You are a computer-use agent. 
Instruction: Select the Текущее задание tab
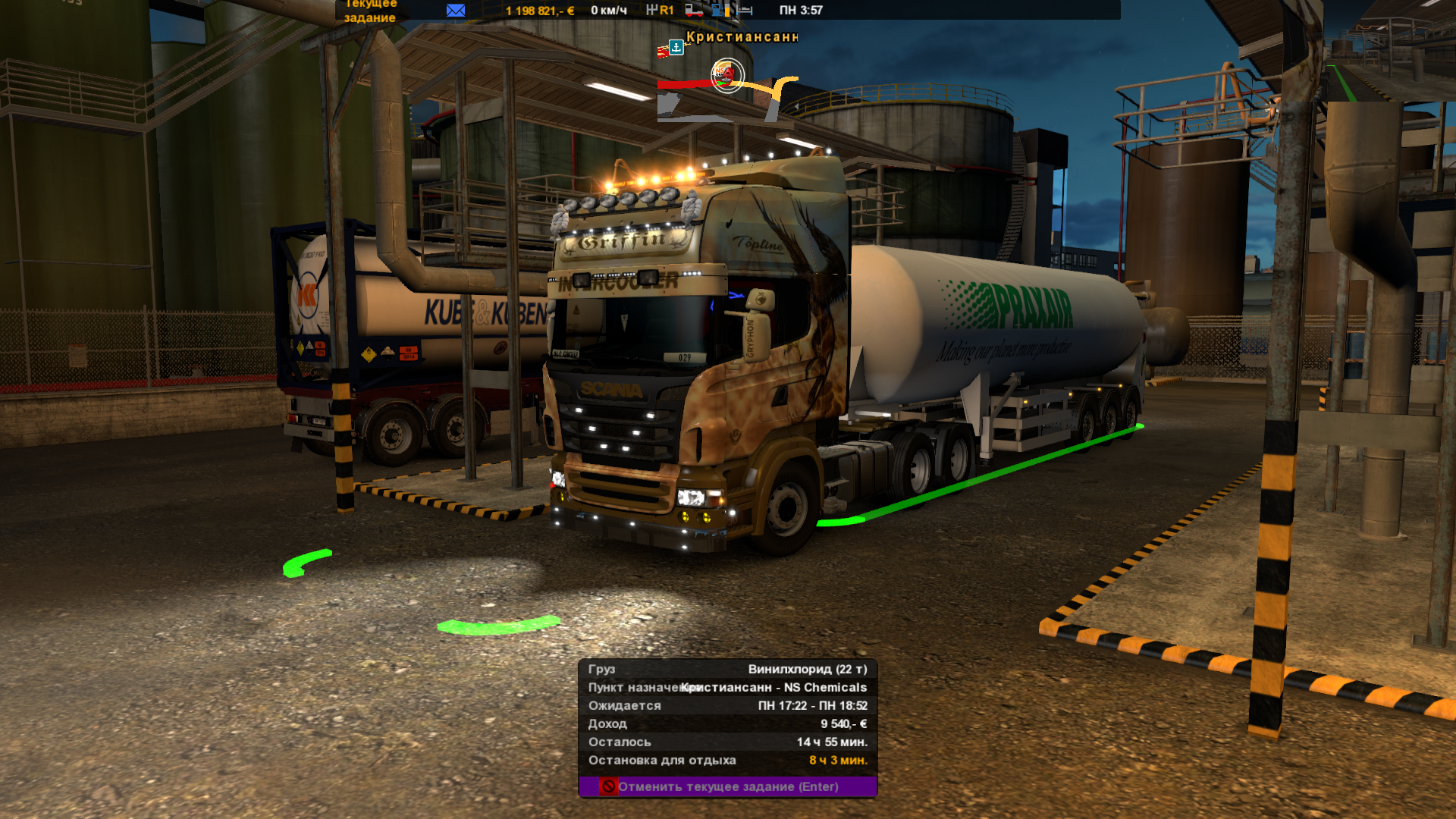pyautogui.click(x=370, y=11)
